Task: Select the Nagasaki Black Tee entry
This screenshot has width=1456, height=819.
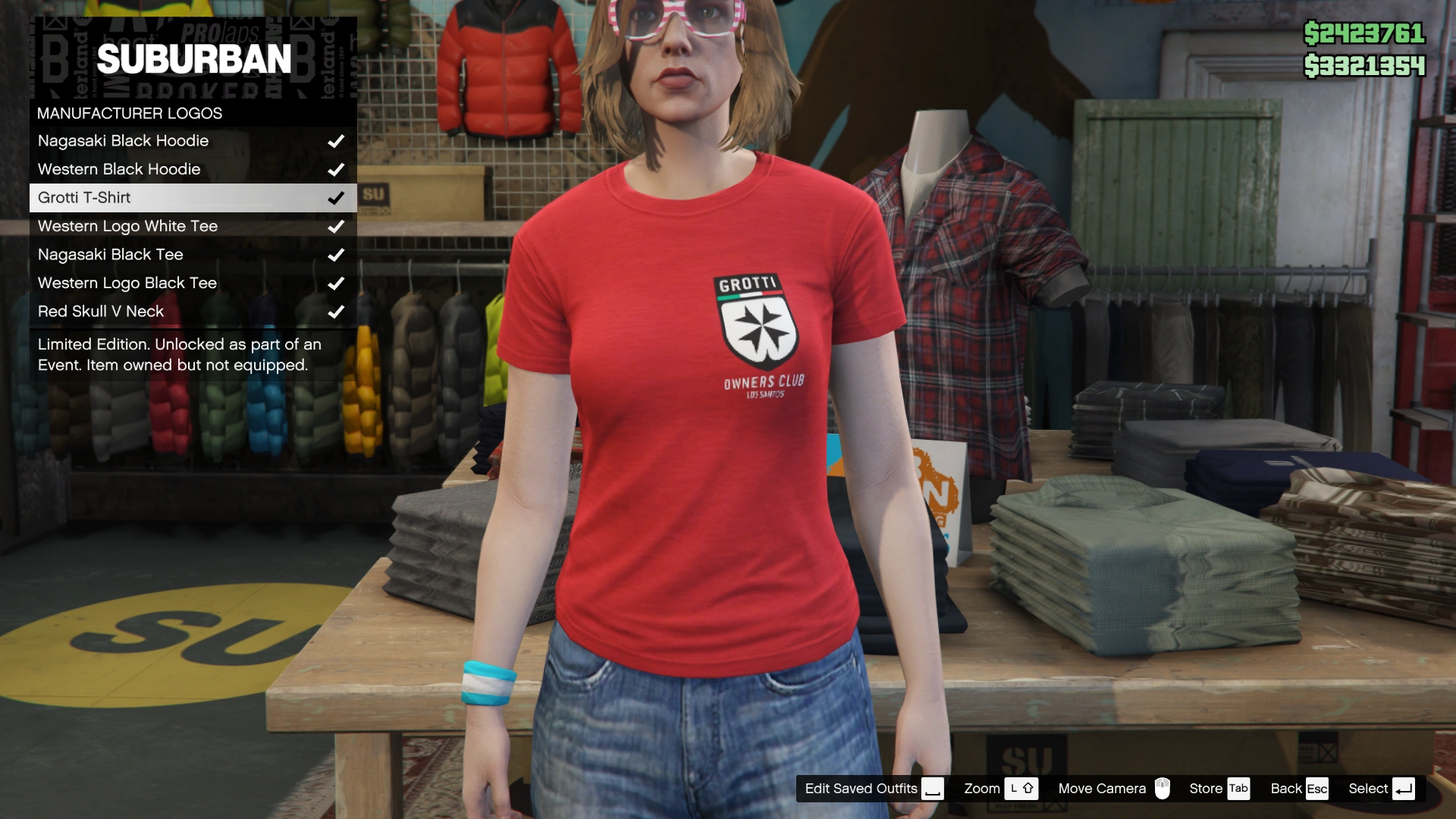Action: pos(110,255)
